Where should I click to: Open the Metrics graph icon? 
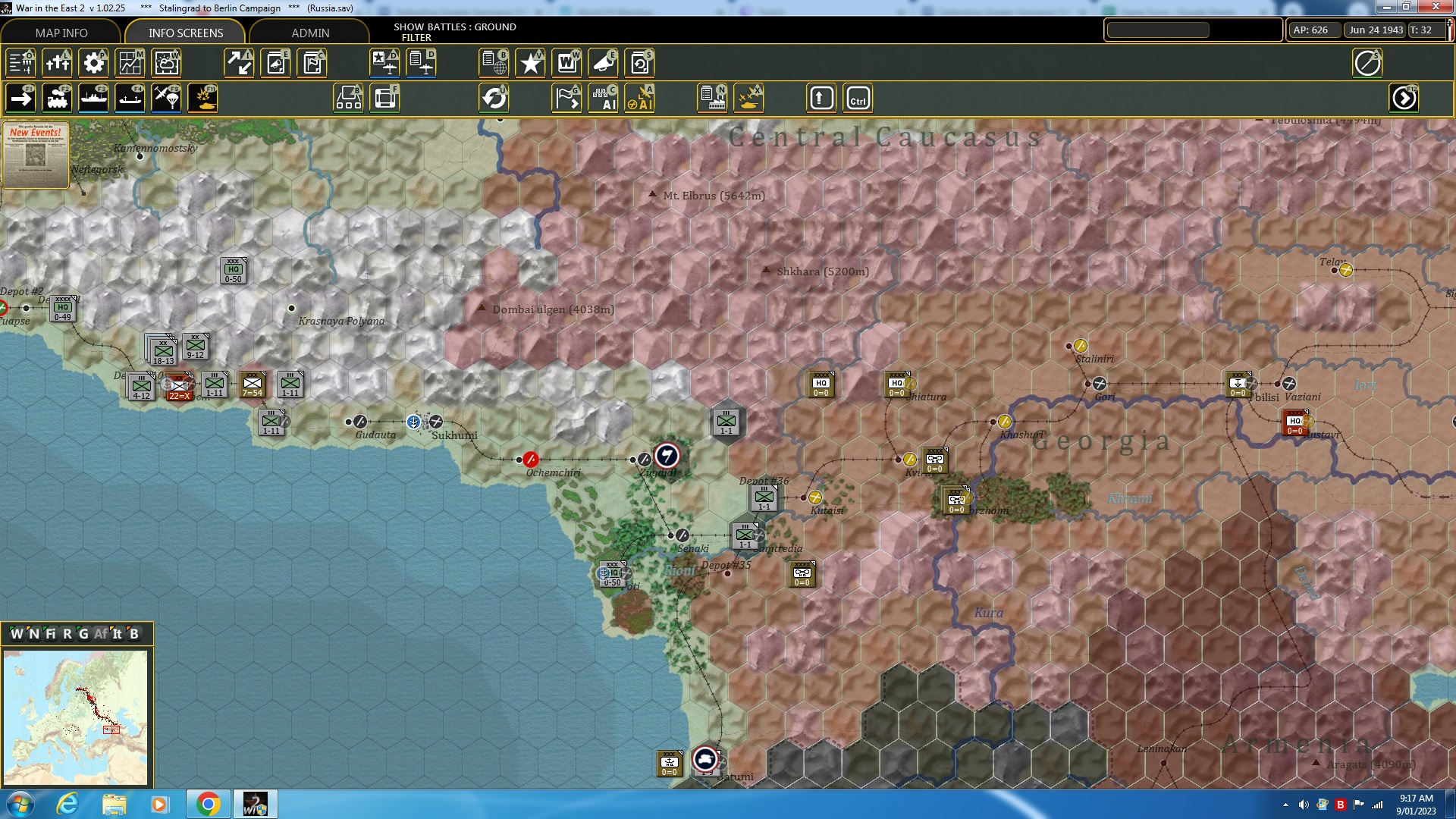130,63
